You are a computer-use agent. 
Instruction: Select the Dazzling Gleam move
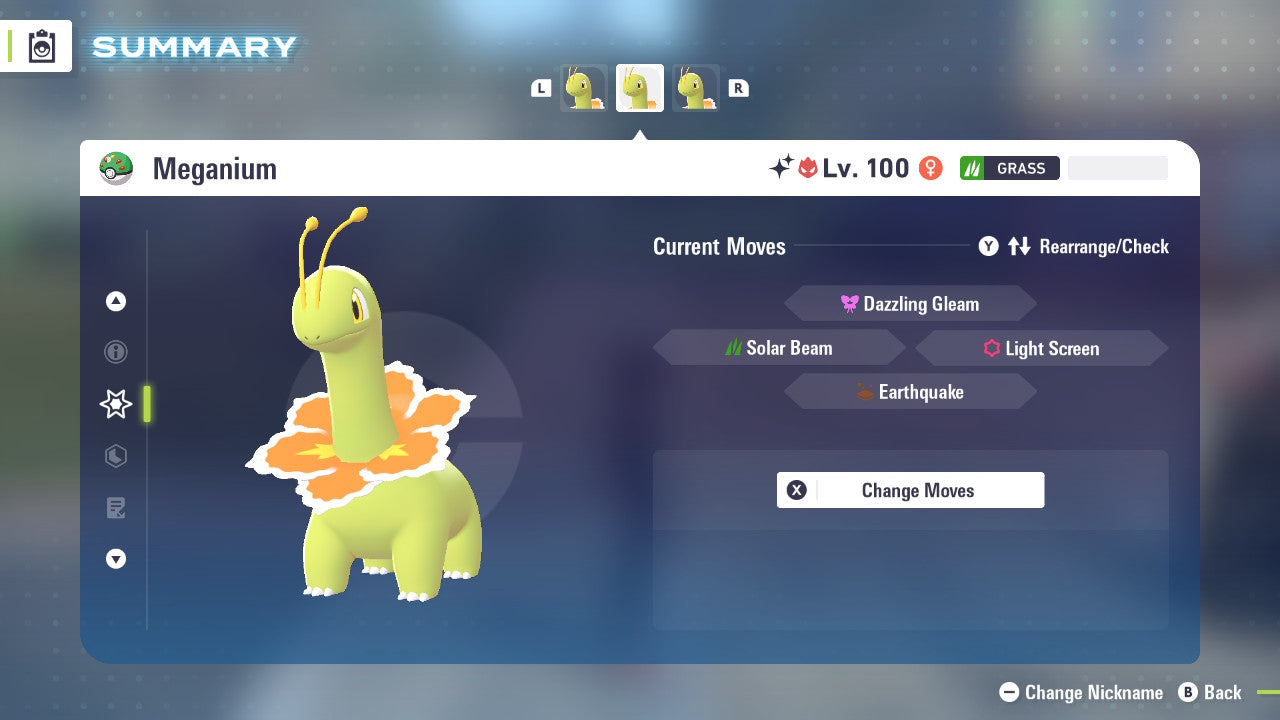point(910,303)
